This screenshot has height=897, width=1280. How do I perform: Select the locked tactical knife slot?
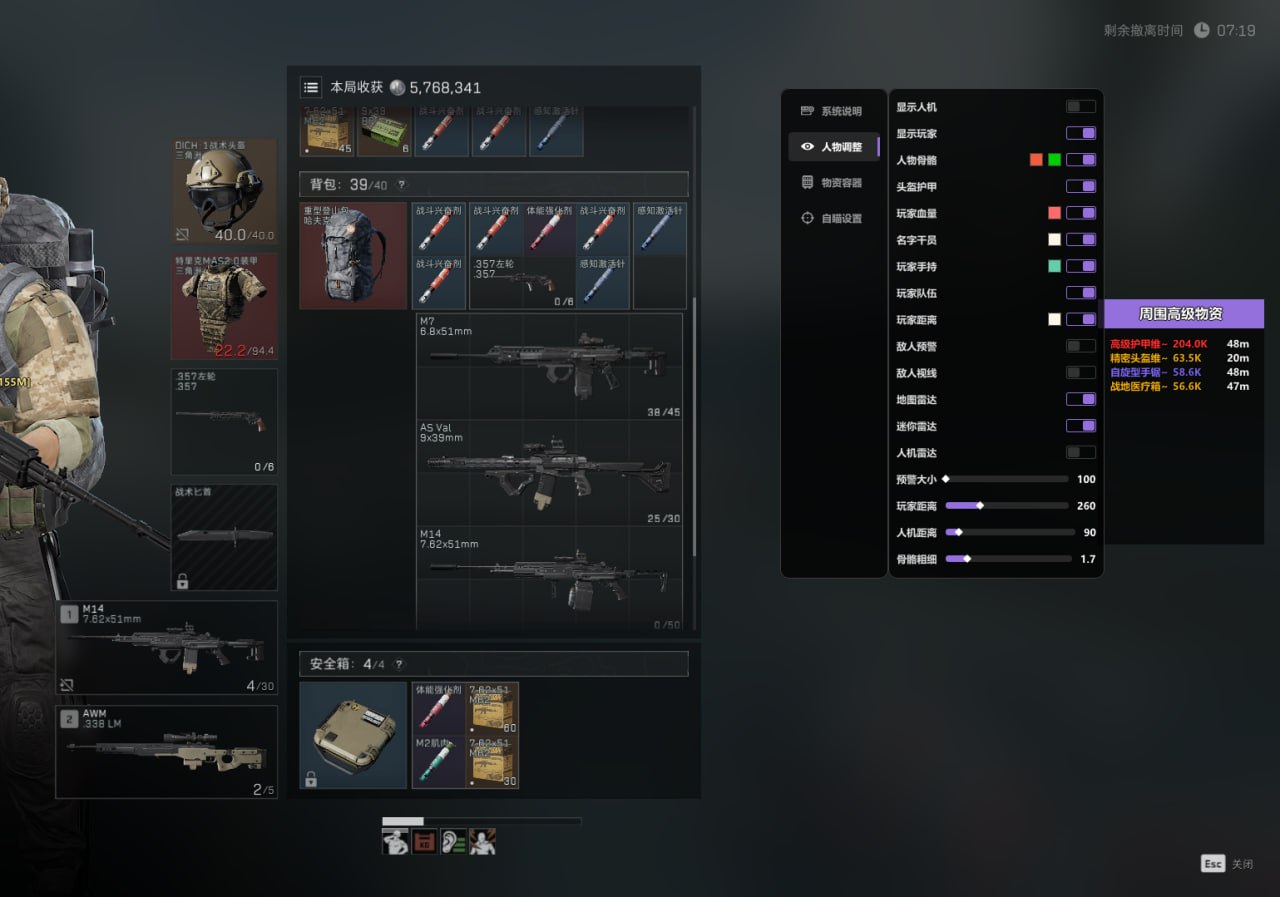[x=224, y=537]
